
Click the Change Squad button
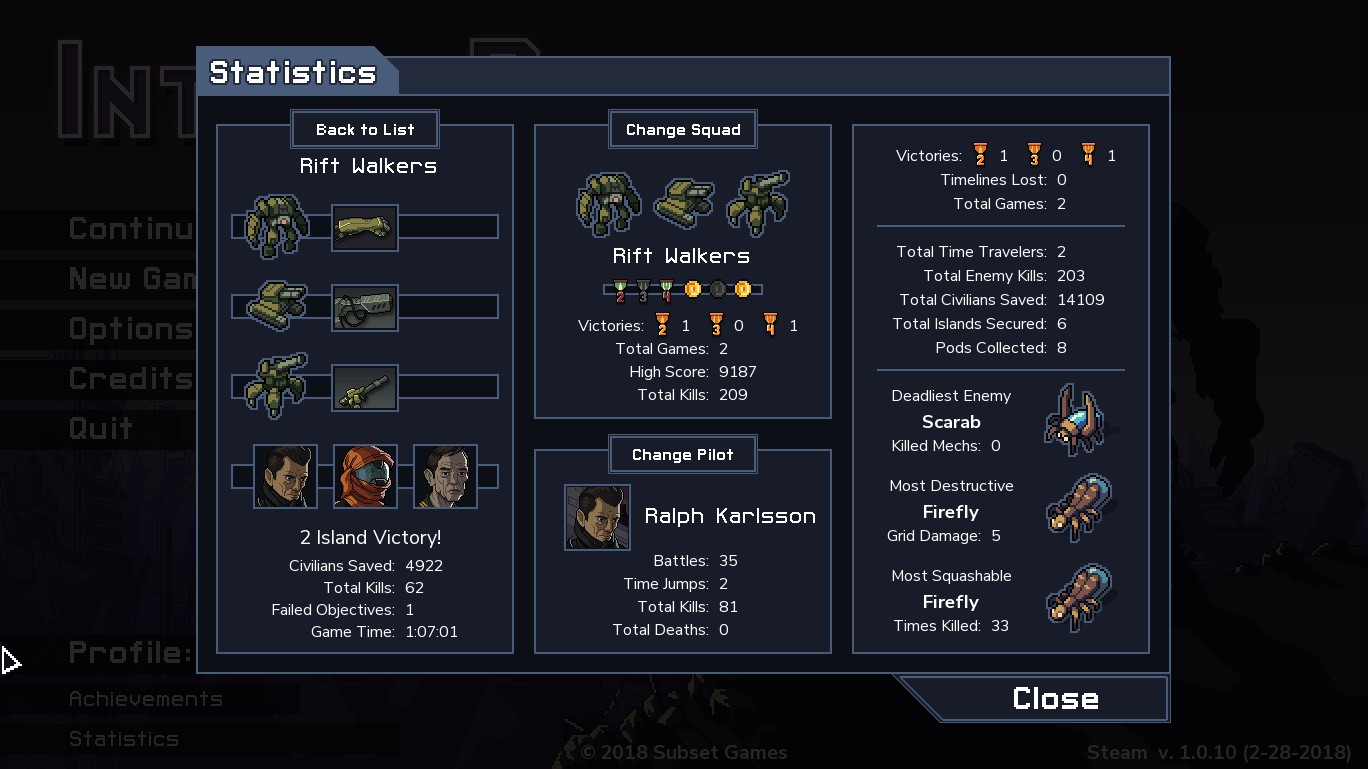683,129
